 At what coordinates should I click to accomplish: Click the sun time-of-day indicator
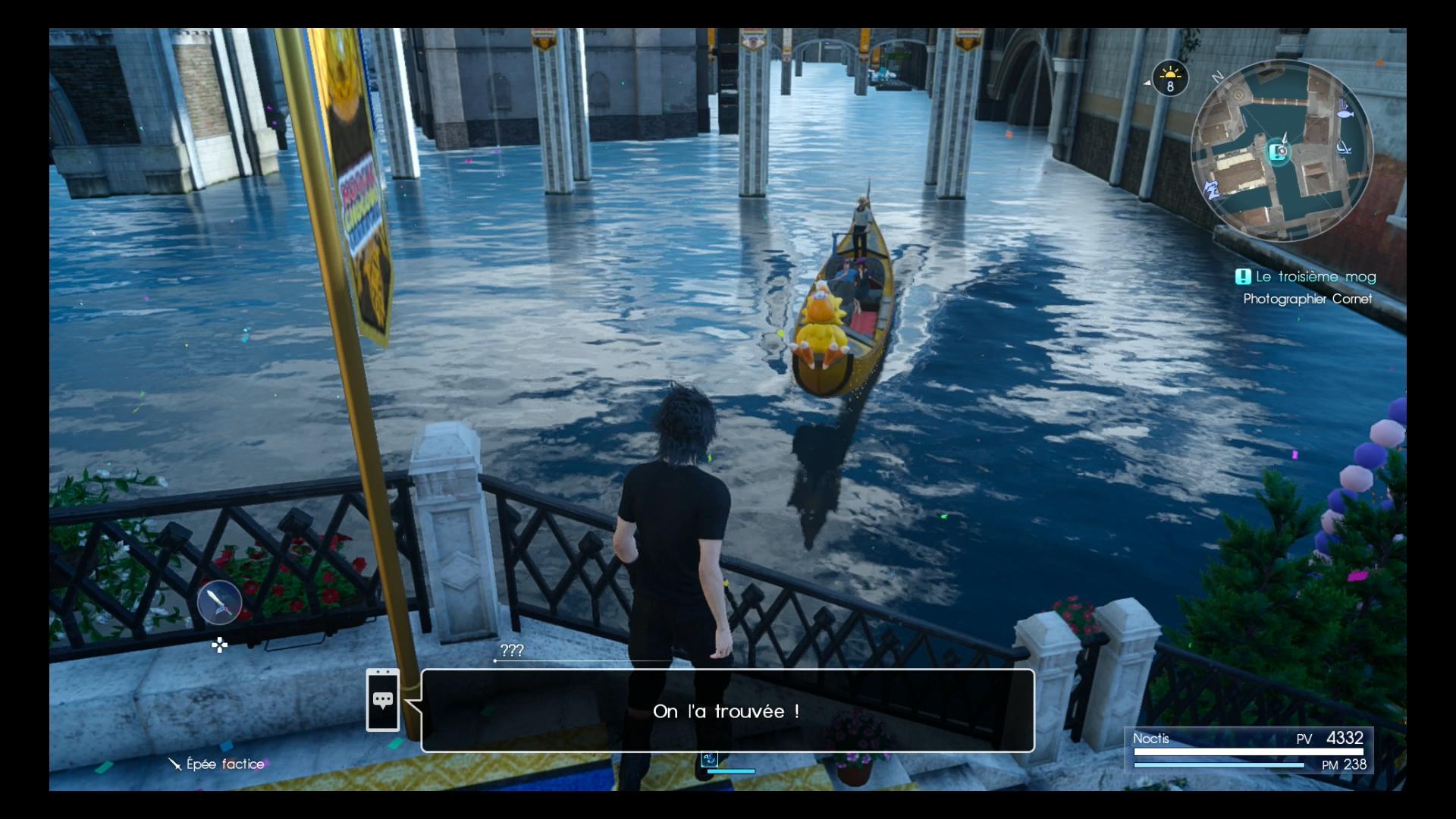click(x=1170, y=78)
